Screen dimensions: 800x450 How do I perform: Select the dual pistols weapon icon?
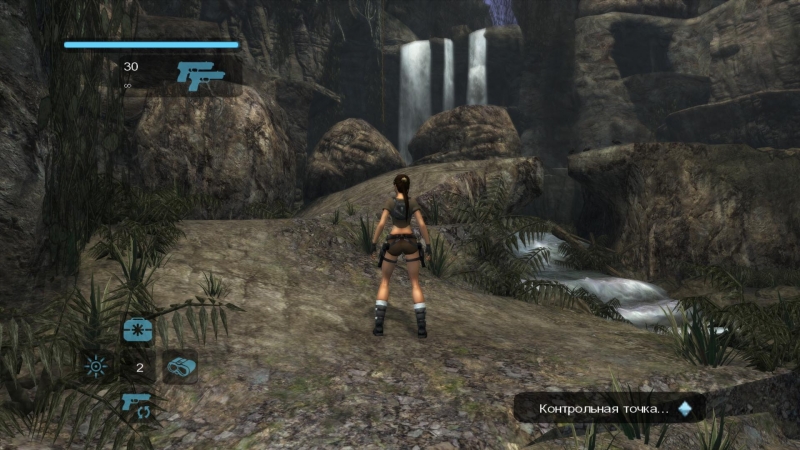point(200,74)
